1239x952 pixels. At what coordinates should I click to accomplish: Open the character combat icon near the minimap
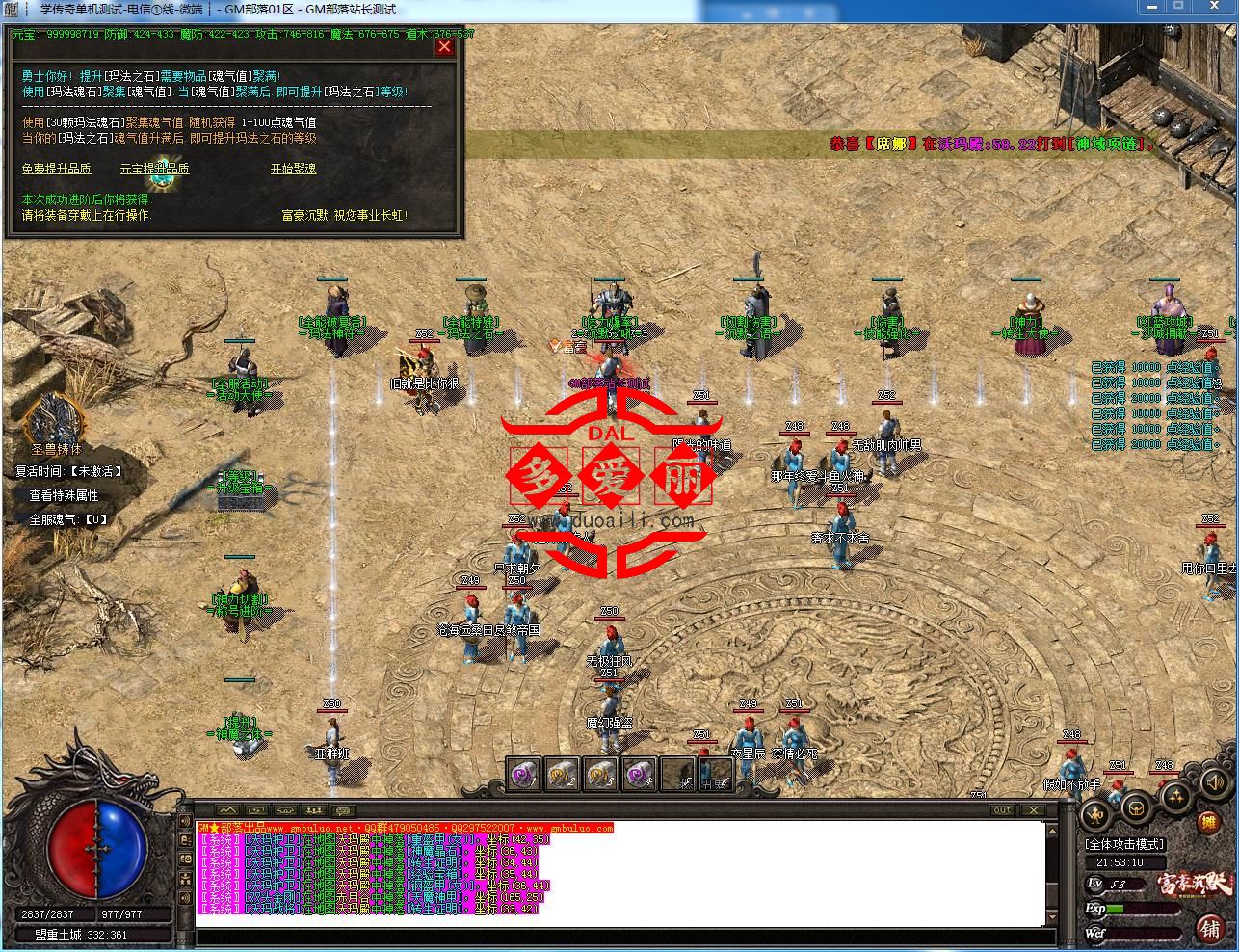click(1095, 815)
